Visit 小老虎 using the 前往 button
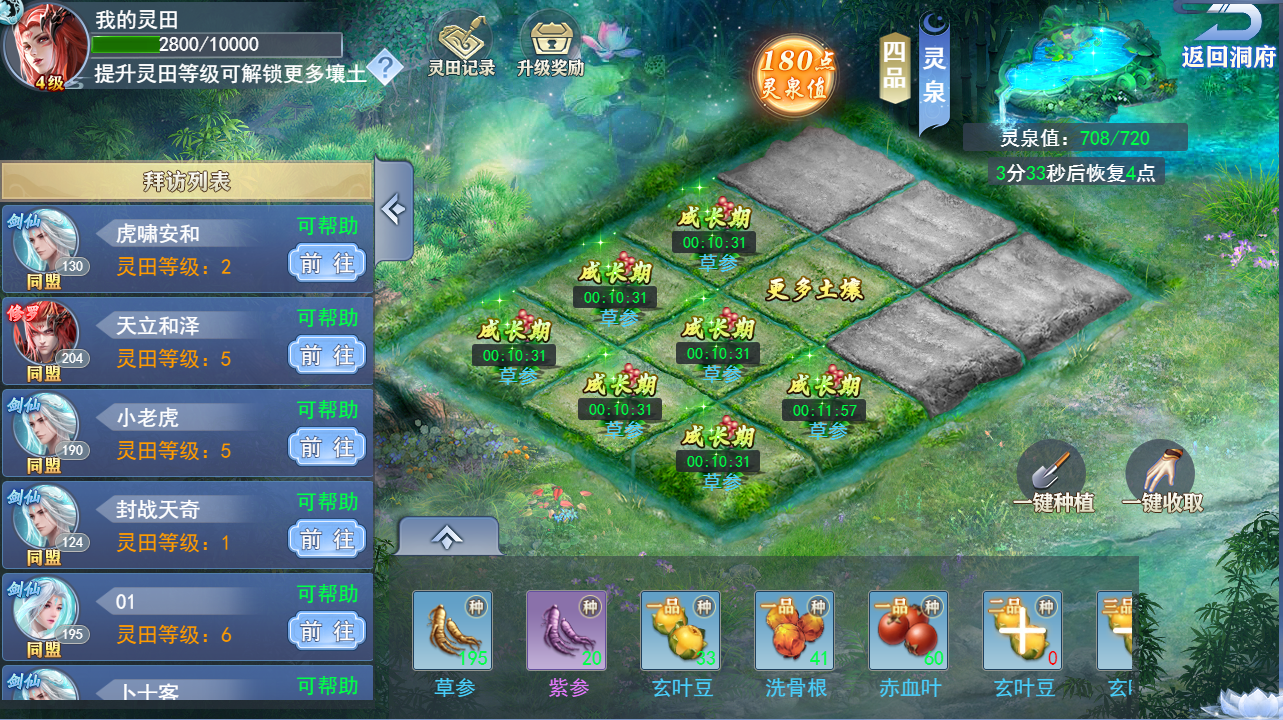Screen dimensions: 1283x720 [327, 447]
